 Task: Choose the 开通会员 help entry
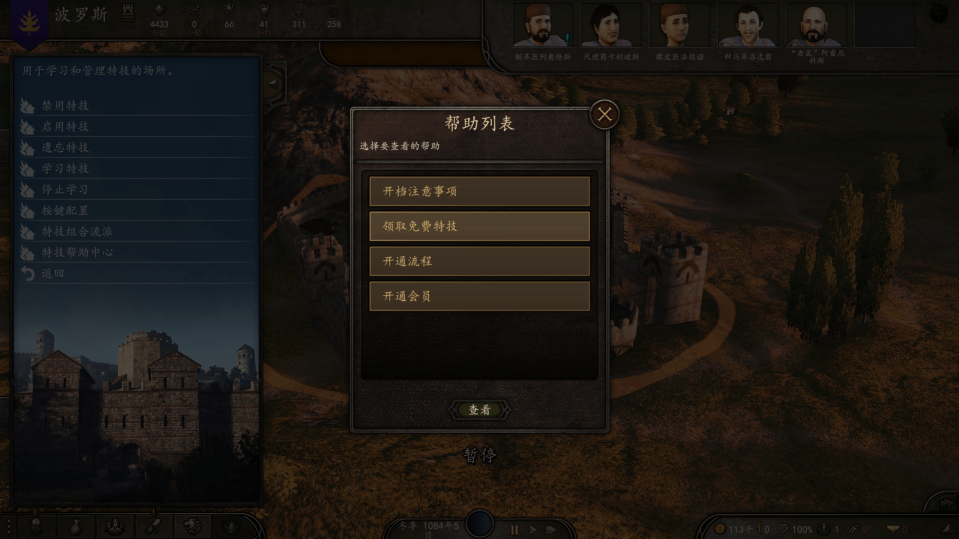click(479, 296)
